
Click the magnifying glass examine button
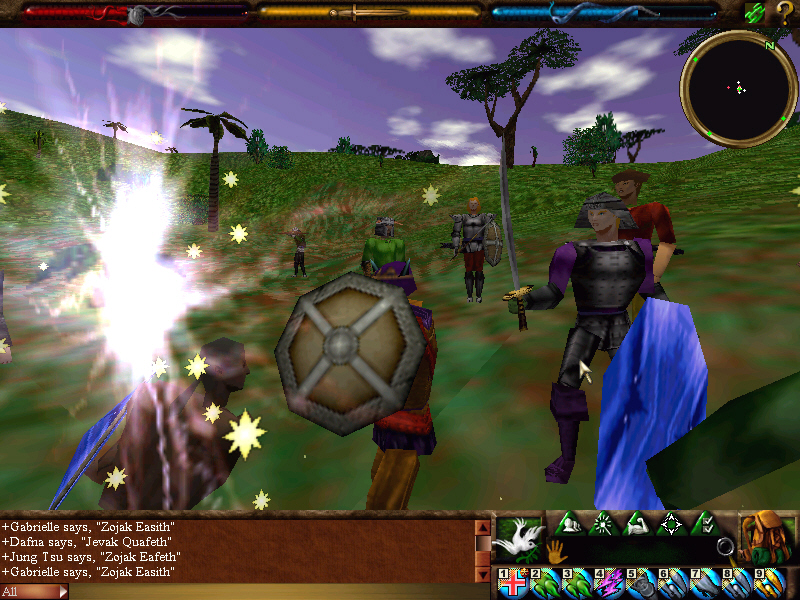point(726,548)
